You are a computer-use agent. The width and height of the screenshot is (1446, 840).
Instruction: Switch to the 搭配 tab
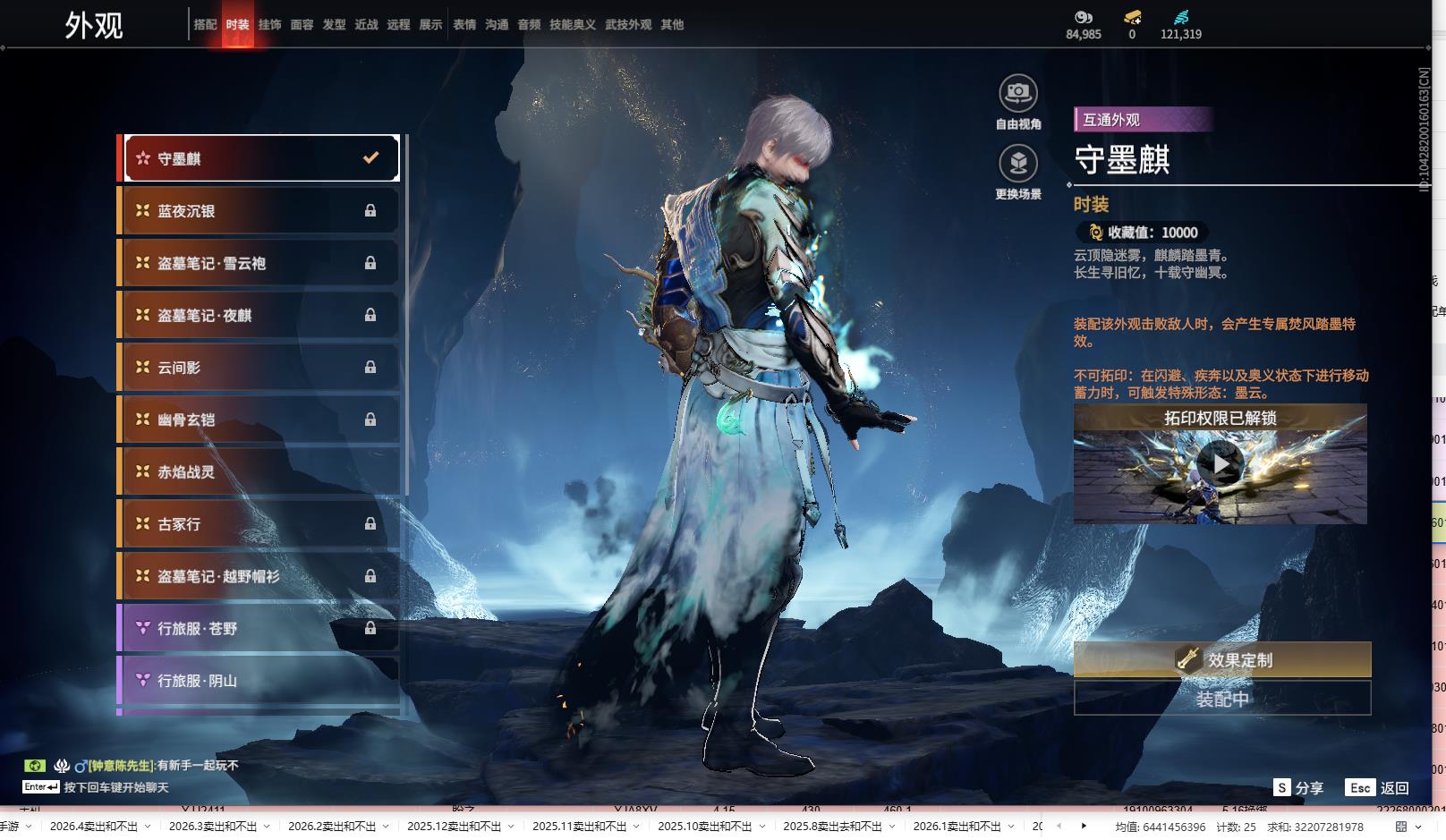pos(205,25)
